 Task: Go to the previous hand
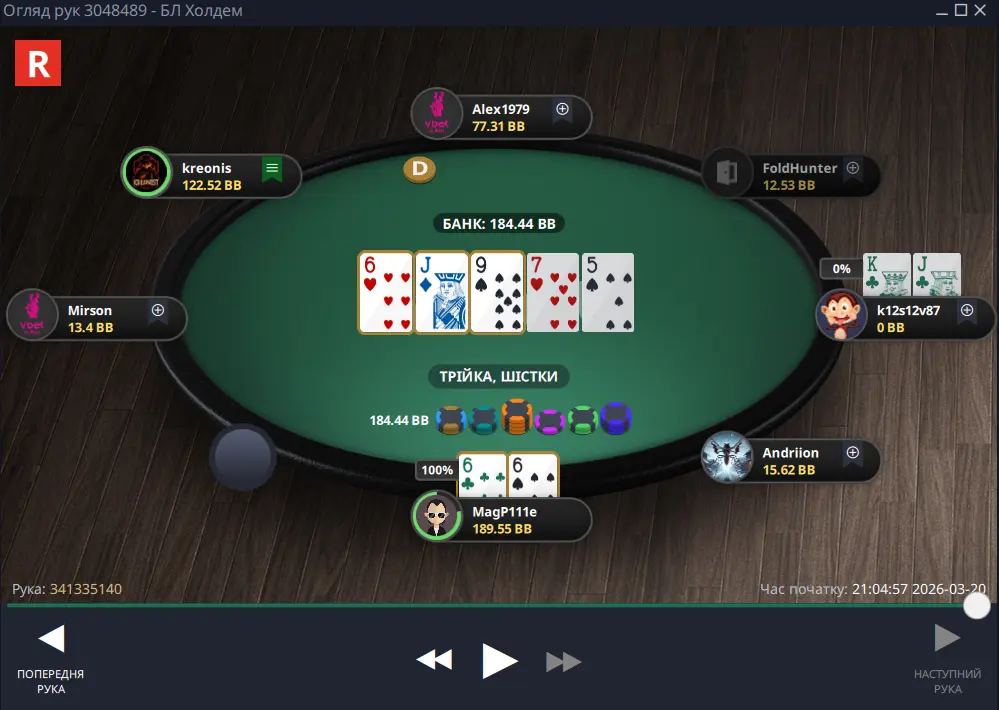51,638
